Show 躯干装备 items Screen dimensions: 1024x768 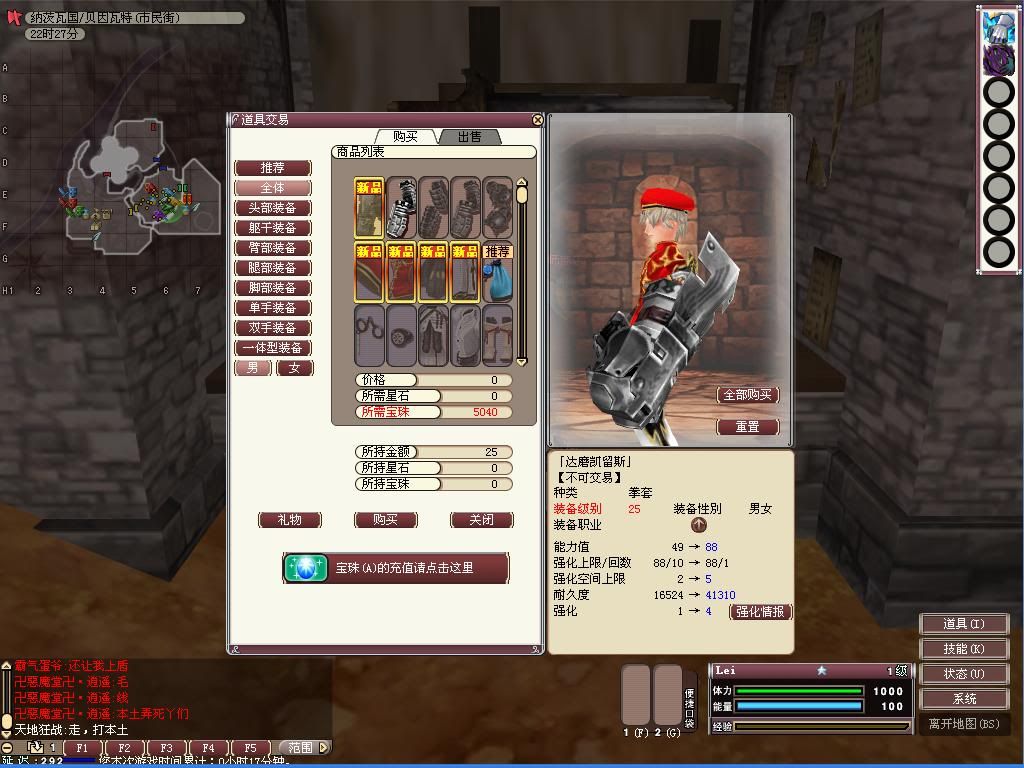tap(272, 228)
